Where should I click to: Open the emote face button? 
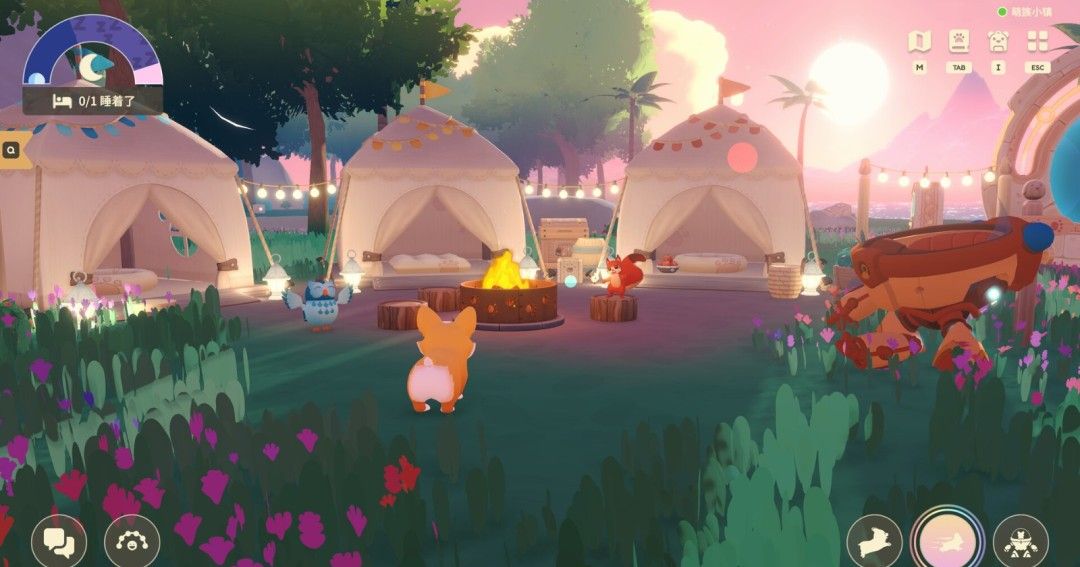(131, 541)
